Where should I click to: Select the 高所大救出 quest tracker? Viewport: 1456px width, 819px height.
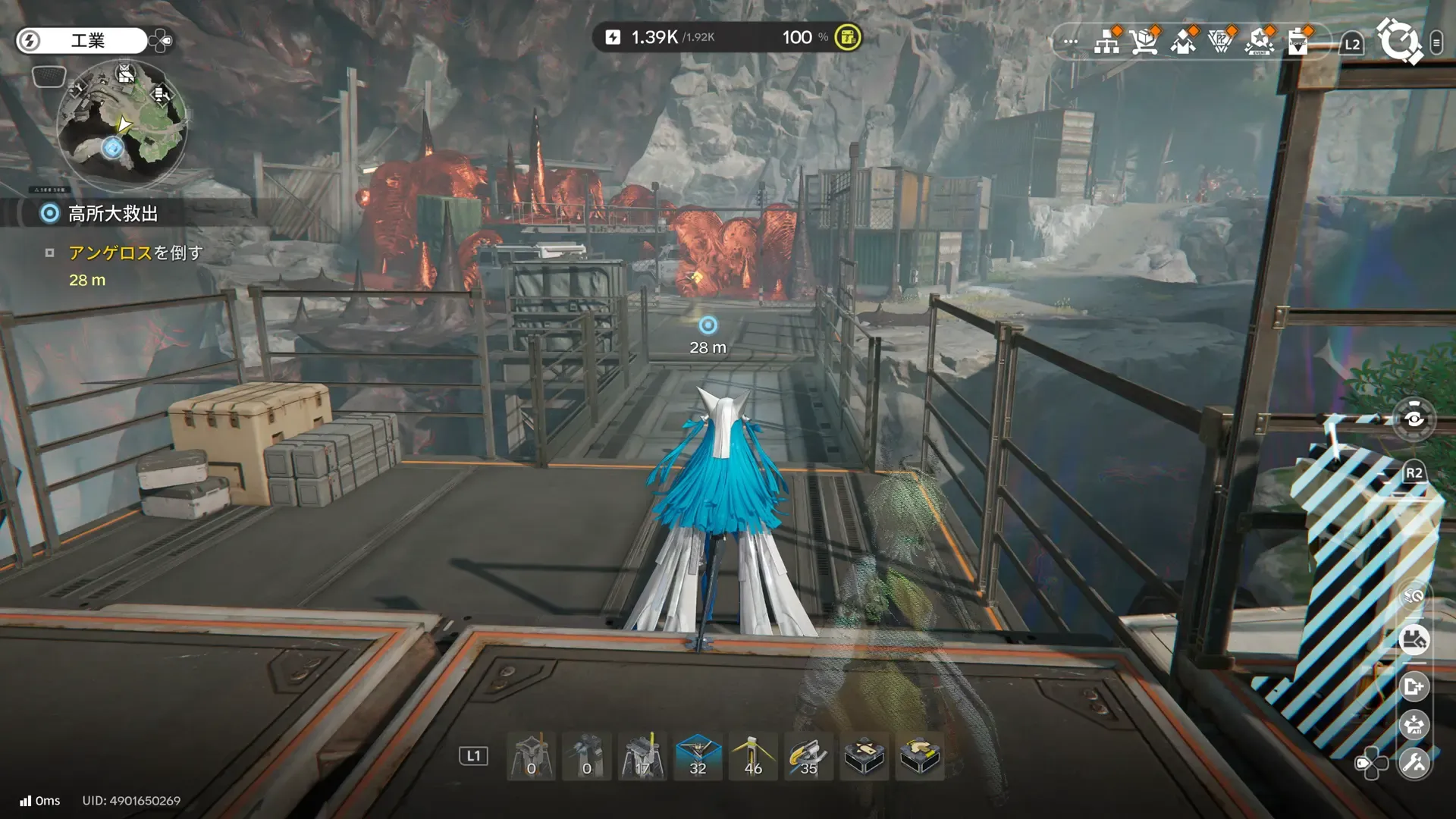point(112,214)
